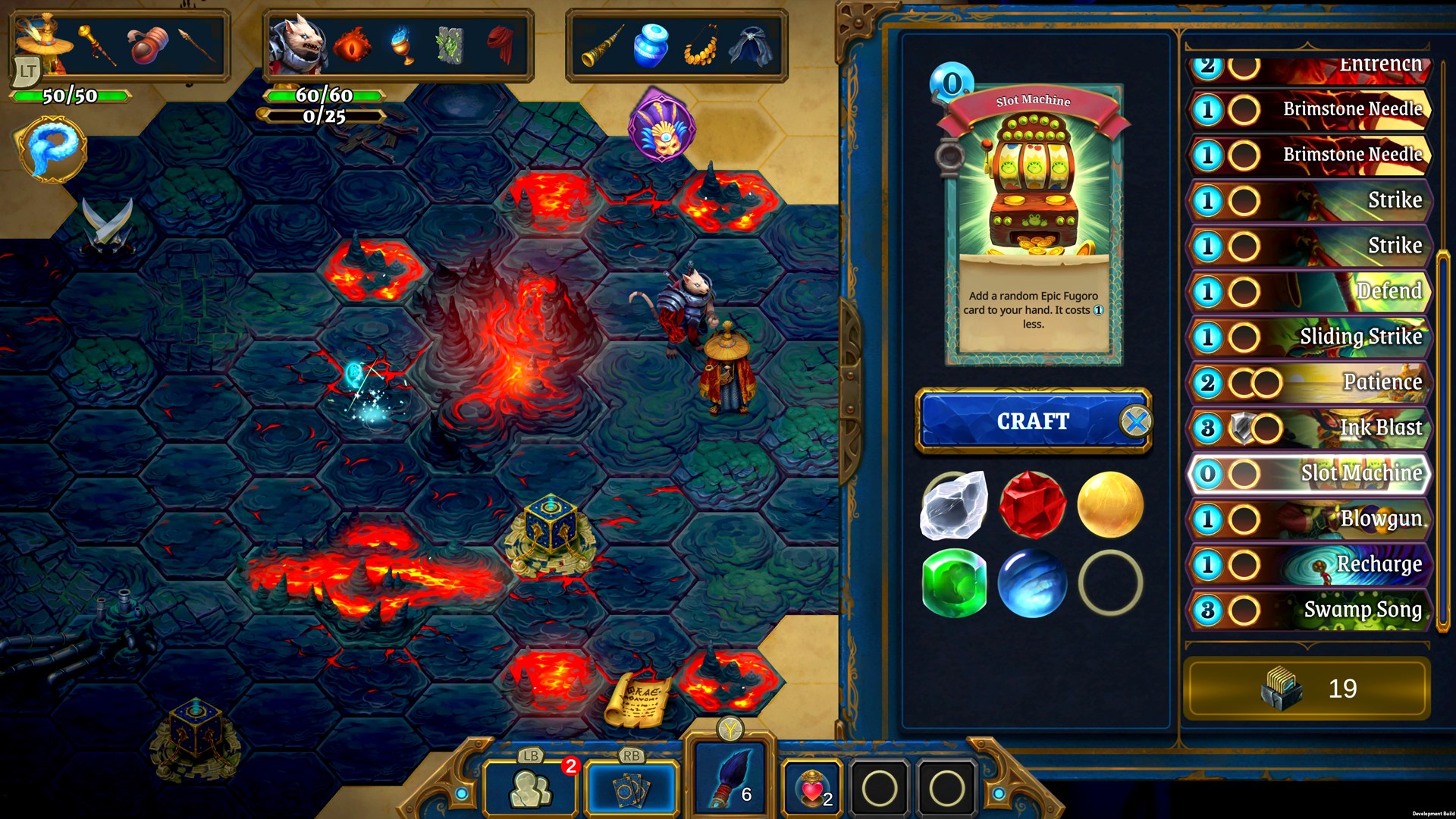This screenshot has height=819, width=1456.
Task: Select the red gem resource swatch
Action: pos(1034,505)
